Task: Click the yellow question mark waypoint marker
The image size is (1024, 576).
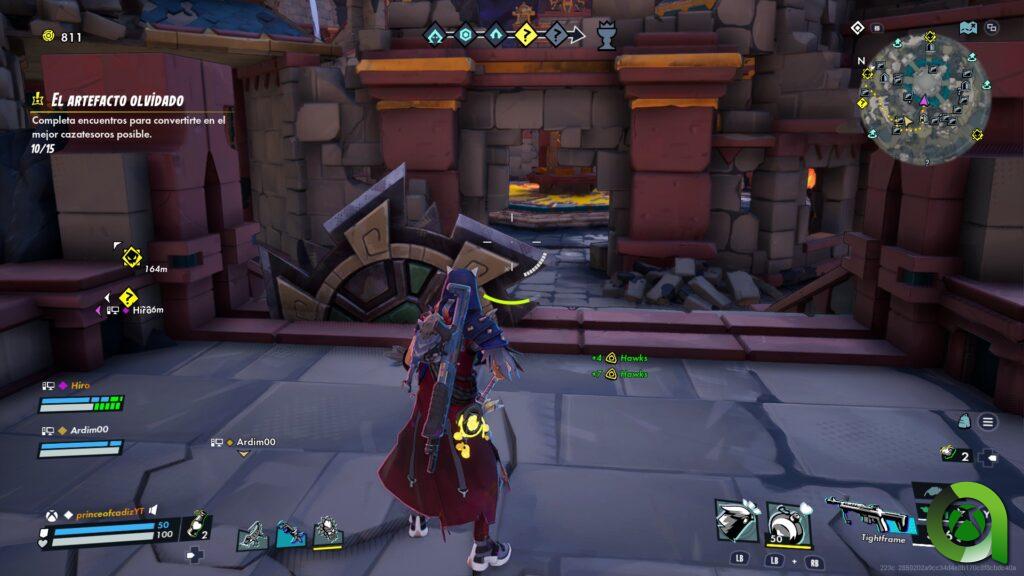Action: click(128, 297)
